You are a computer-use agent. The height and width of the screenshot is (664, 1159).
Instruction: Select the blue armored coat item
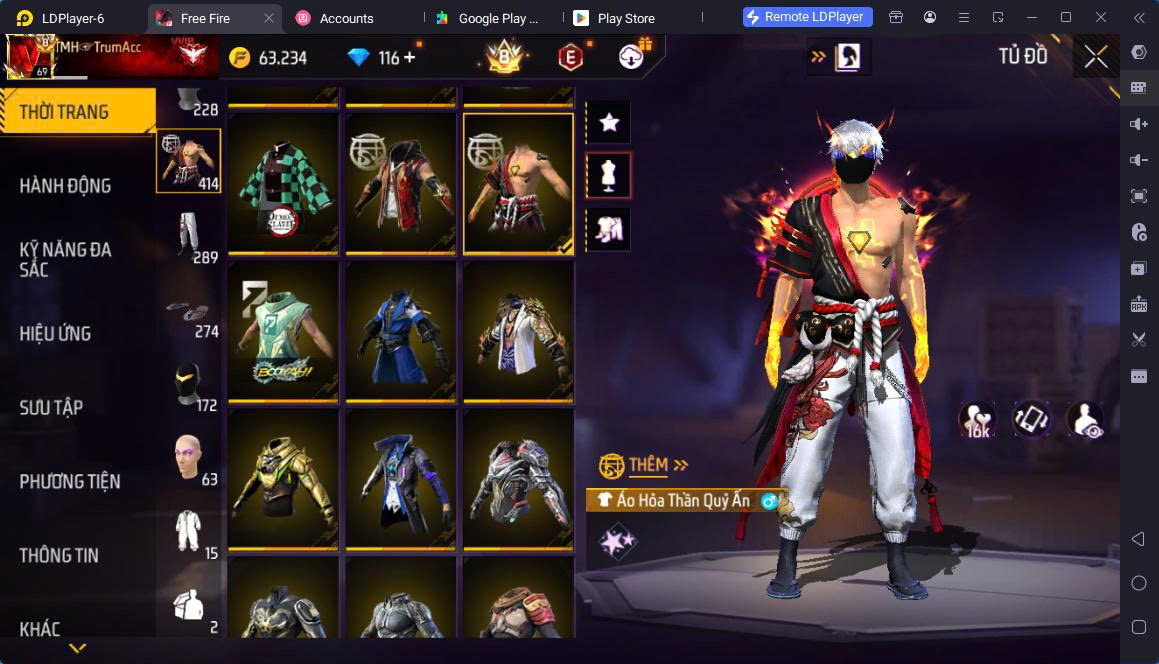pos(401,330)
